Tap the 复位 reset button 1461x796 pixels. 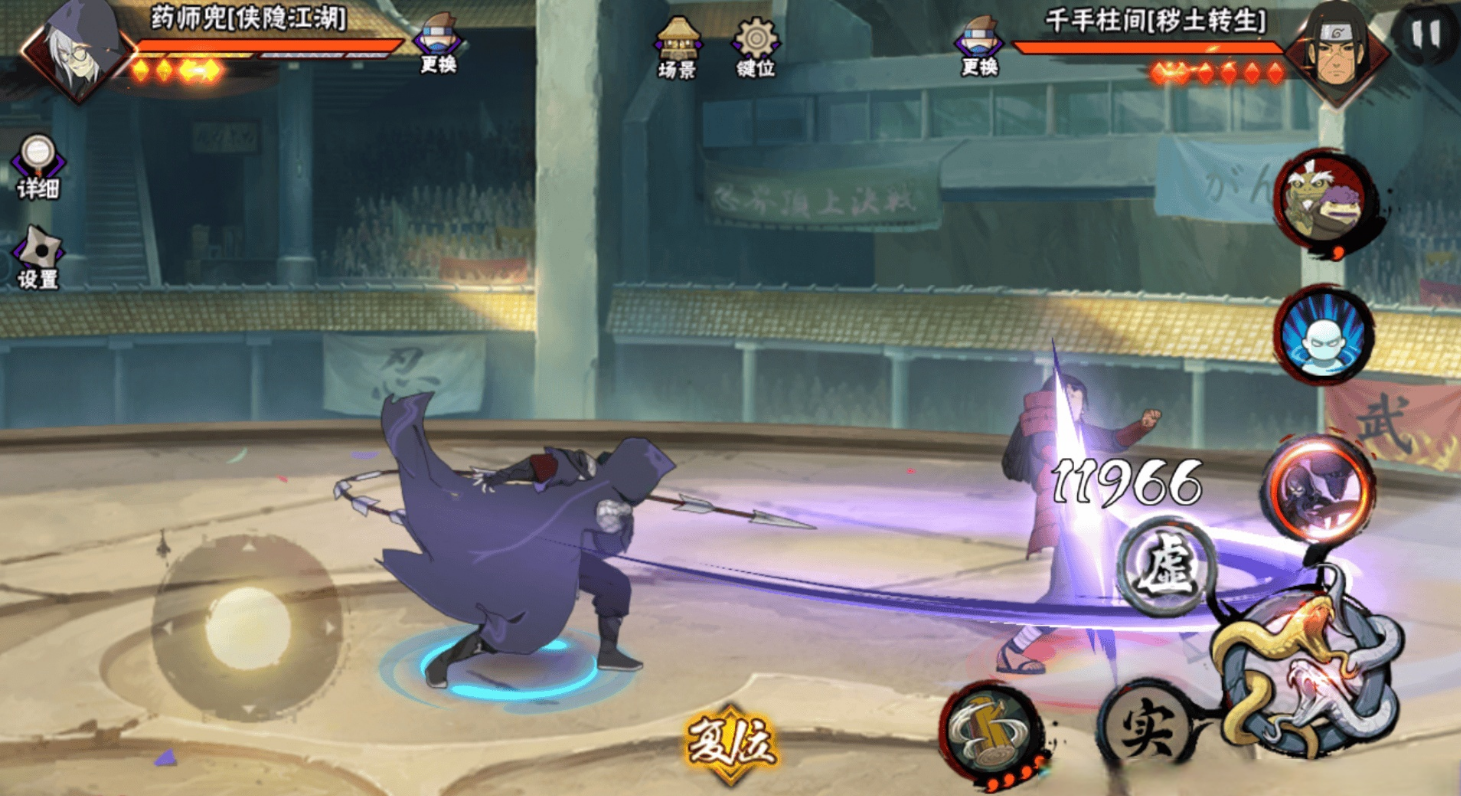click(731, 744)
